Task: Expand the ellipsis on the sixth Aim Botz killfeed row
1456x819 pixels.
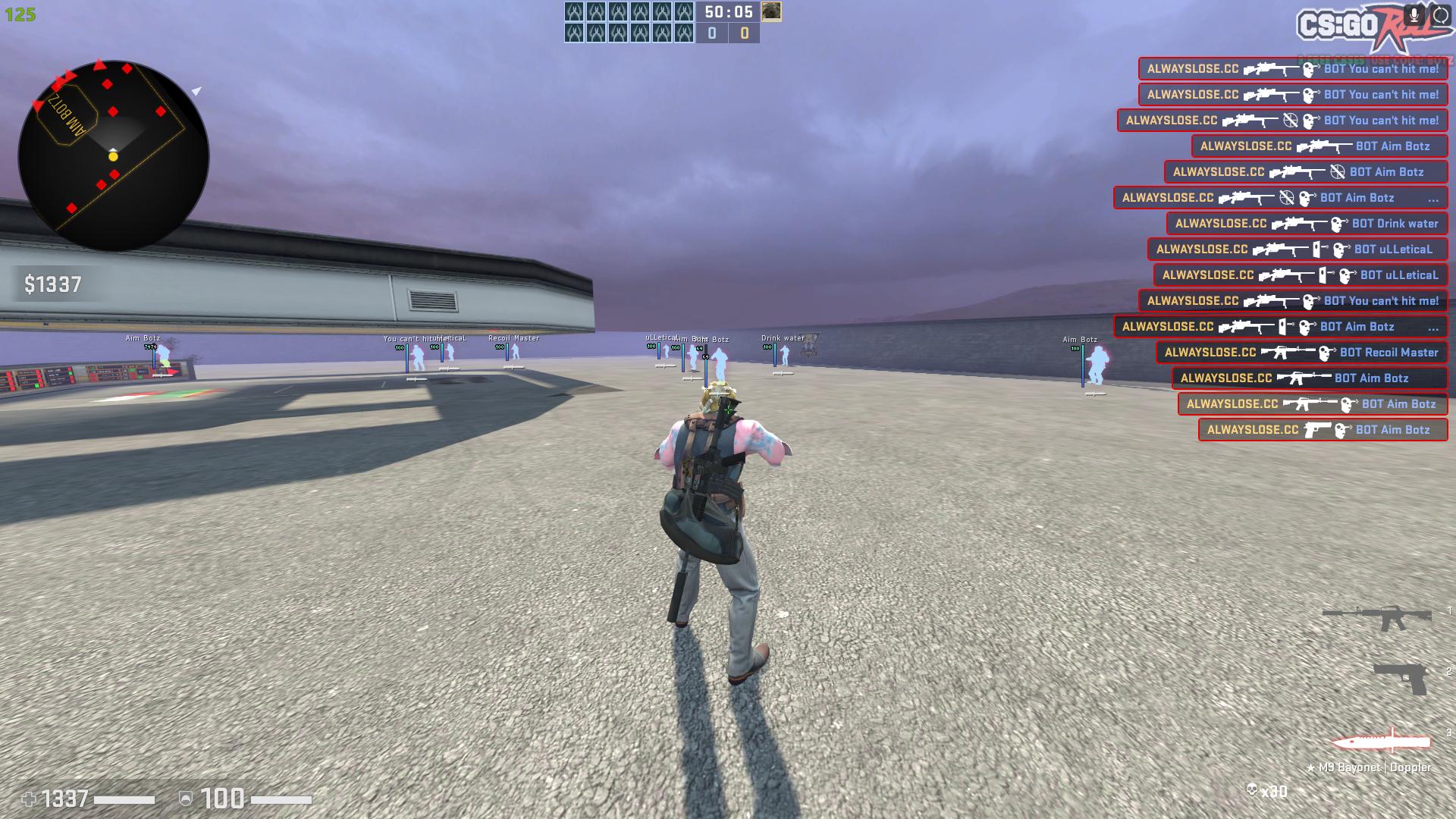Action: 1432,199
